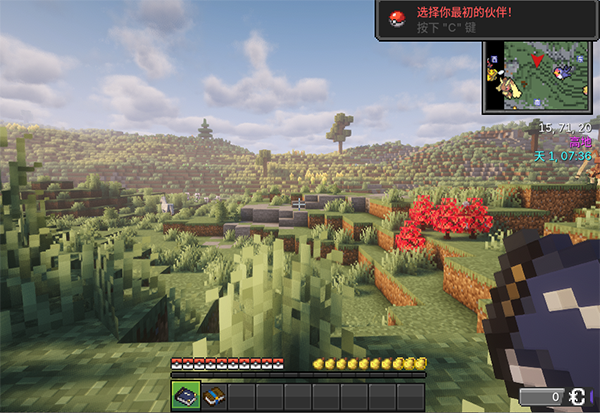Click the minimap in the corner
The image size is (600, 413).
point(538,79)
